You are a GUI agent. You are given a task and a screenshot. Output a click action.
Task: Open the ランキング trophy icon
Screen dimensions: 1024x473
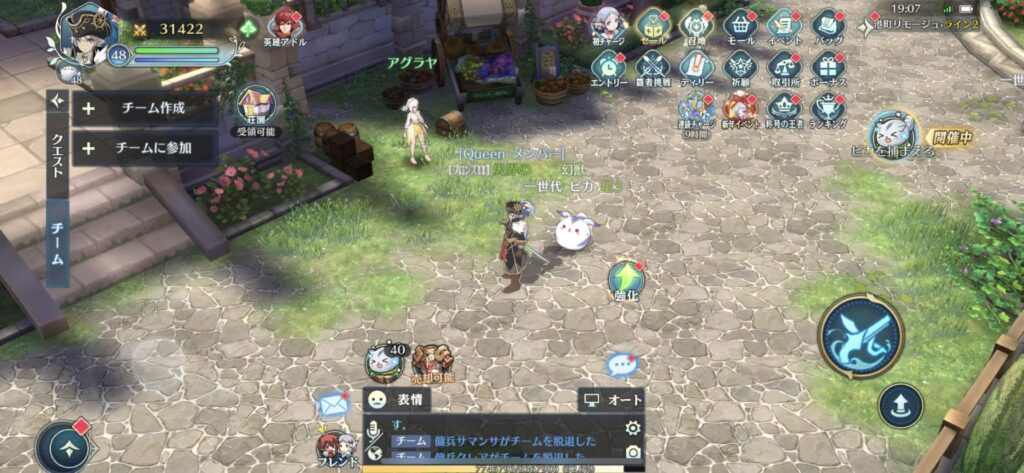(x=827, y=108)
